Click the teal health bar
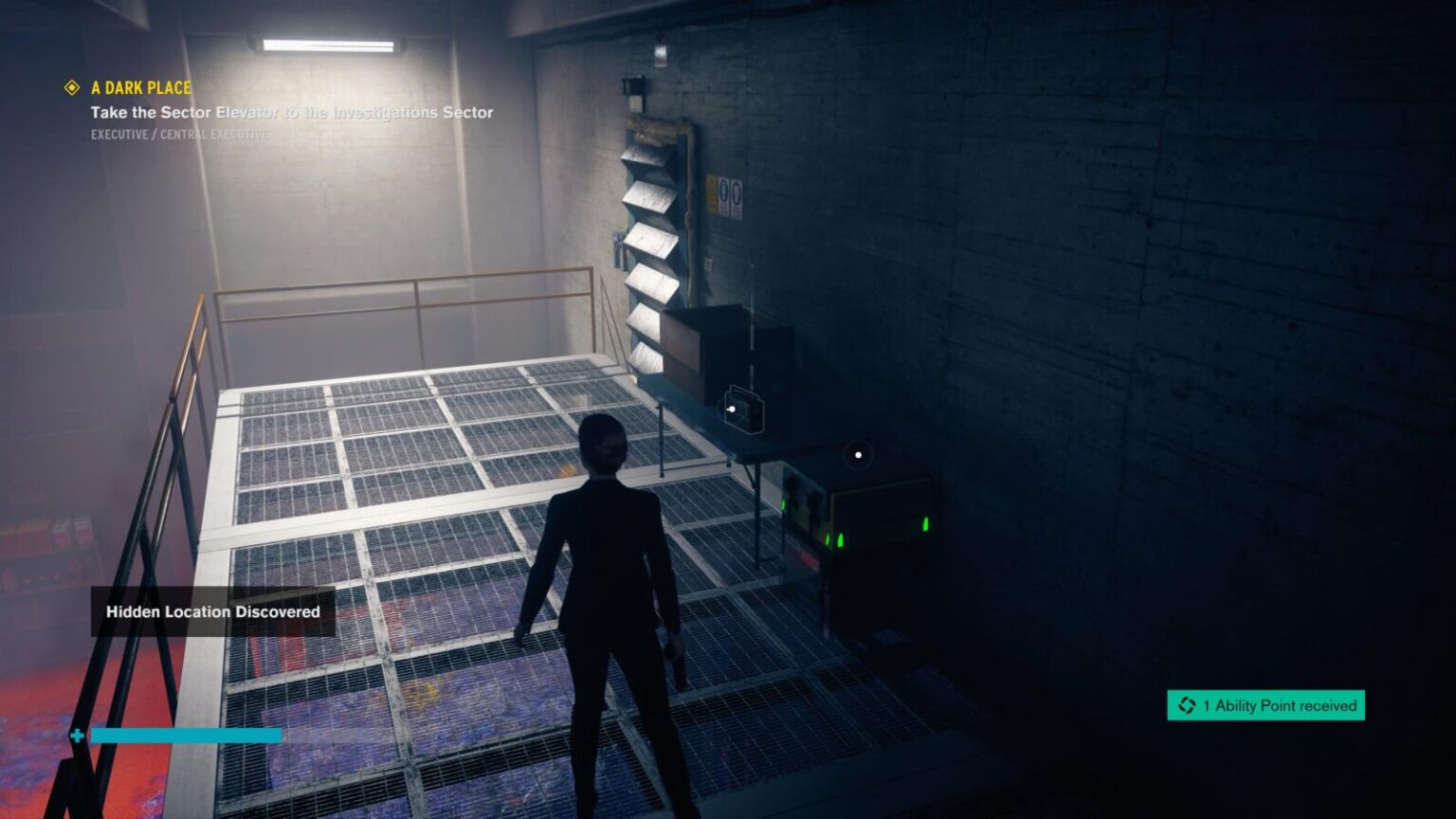The height and width of the screenshot is (819, 1456). tap(185, 734)
